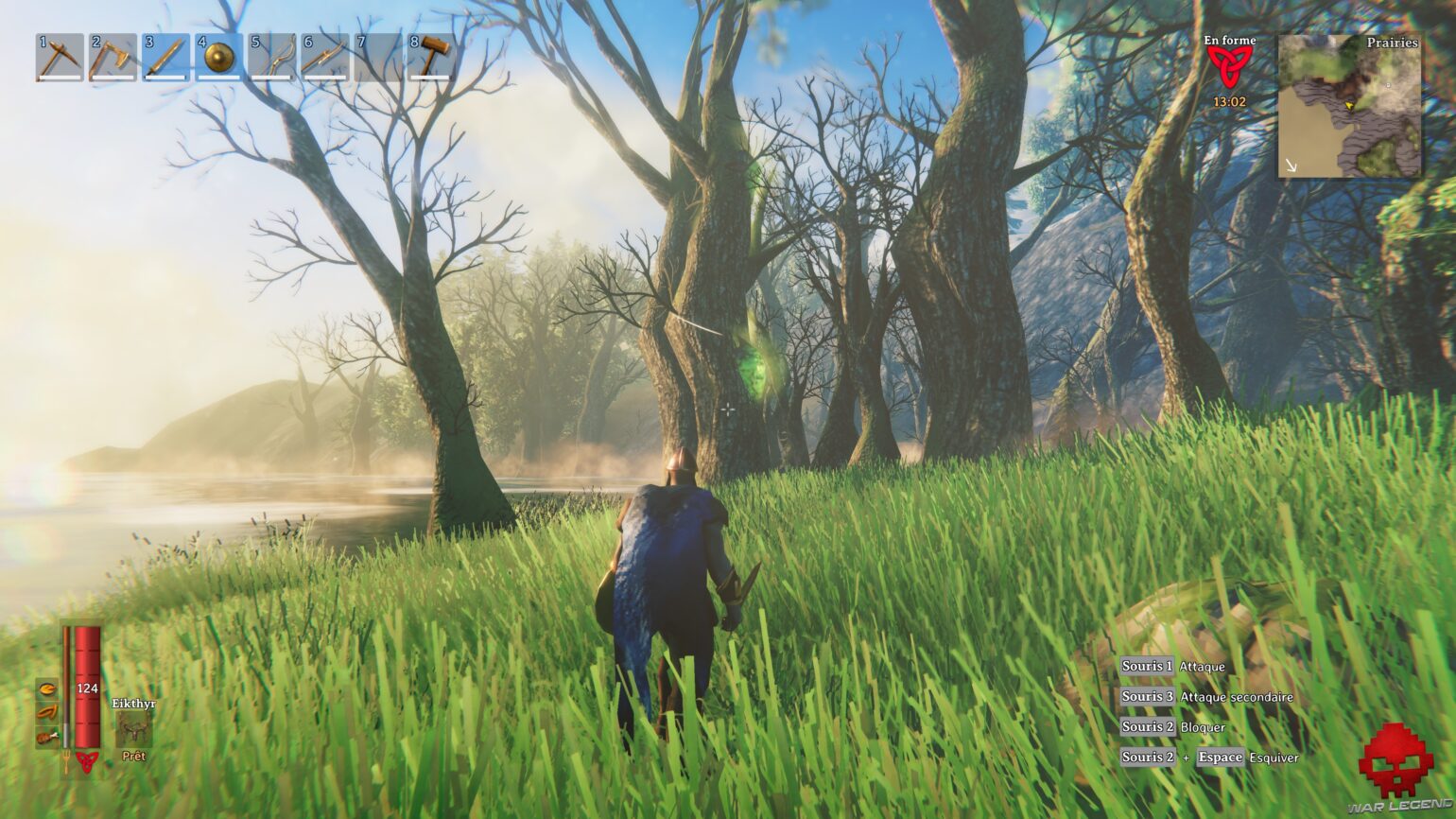Select the honey food icon
The height and width of the screenshot is (819, 1456).
pos(46,689)
